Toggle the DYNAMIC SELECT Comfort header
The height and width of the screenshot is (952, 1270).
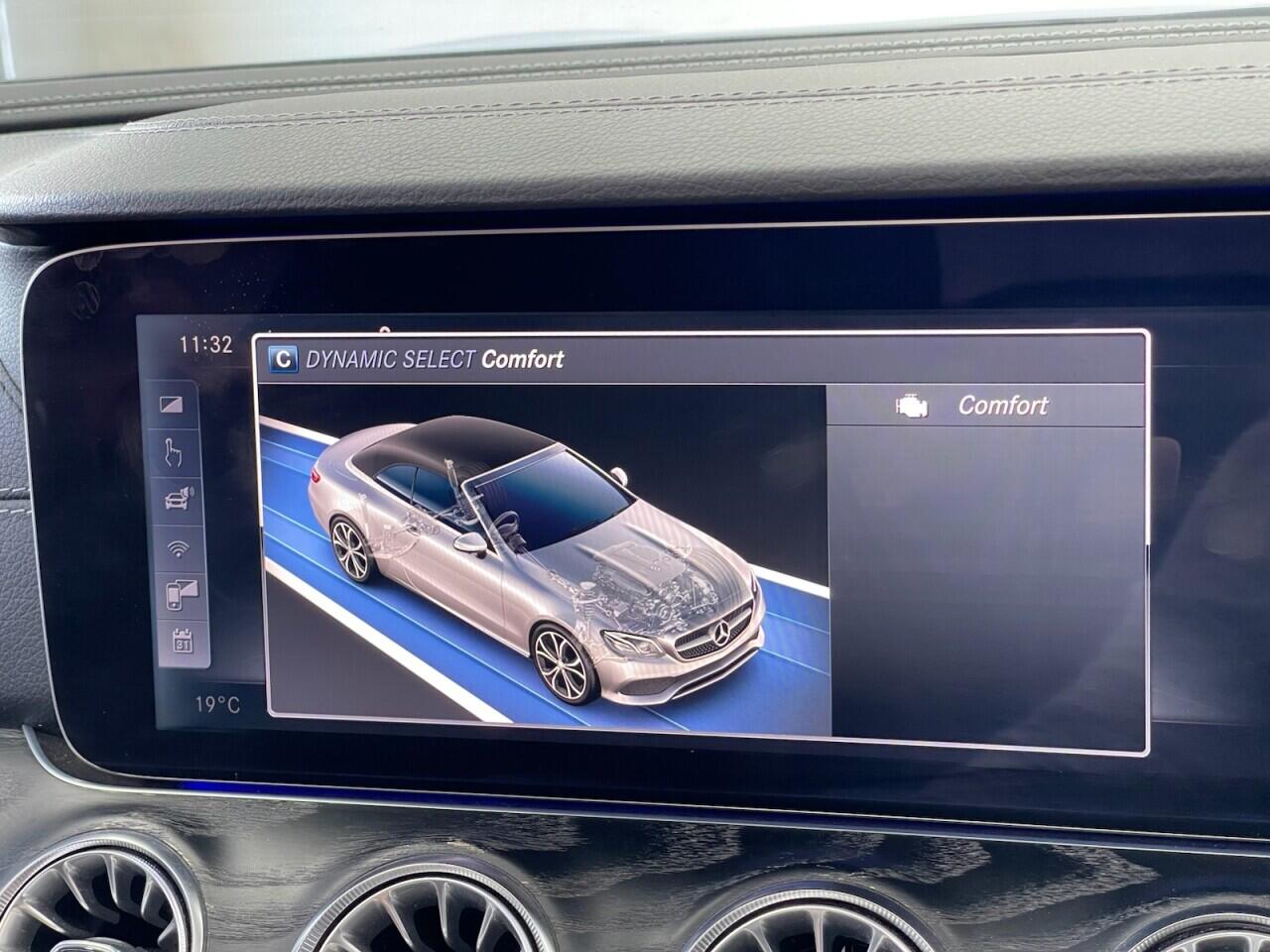coord(437,360)
